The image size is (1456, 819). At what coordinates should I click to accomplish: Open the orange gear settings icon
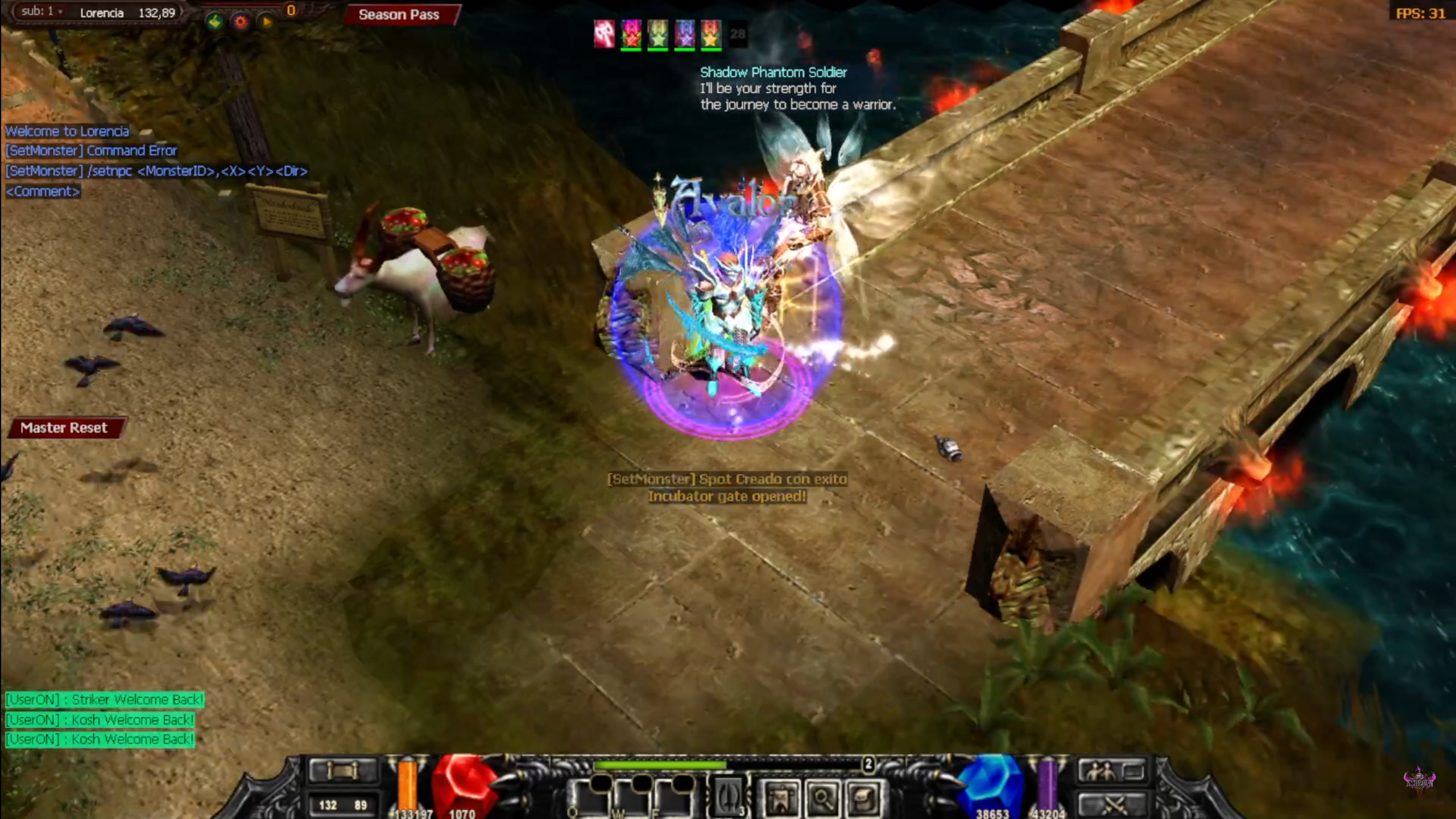click(x=241, y=22)
